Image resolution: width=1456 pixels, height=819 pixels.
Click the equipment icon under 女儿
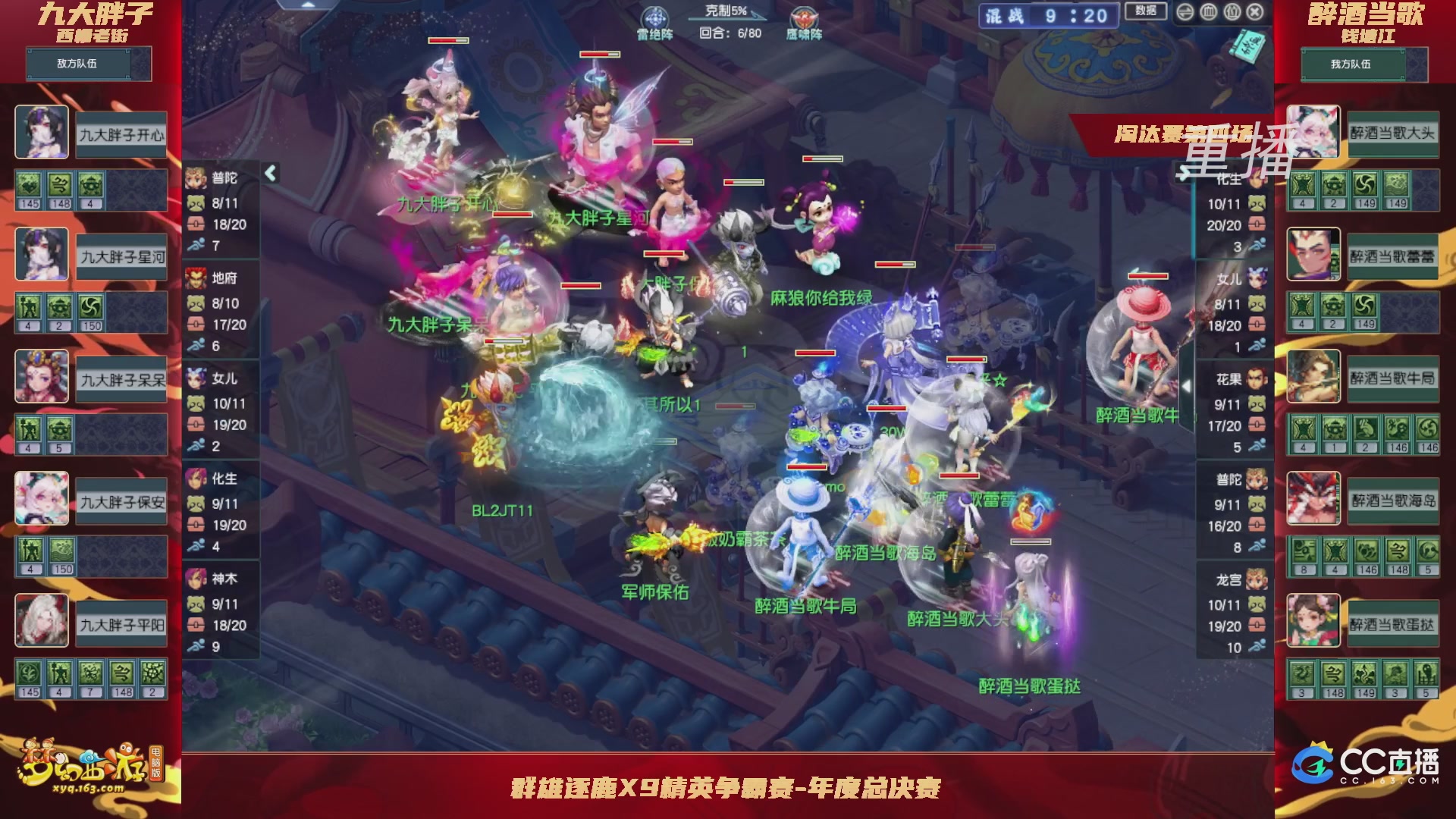coord(196,425)
